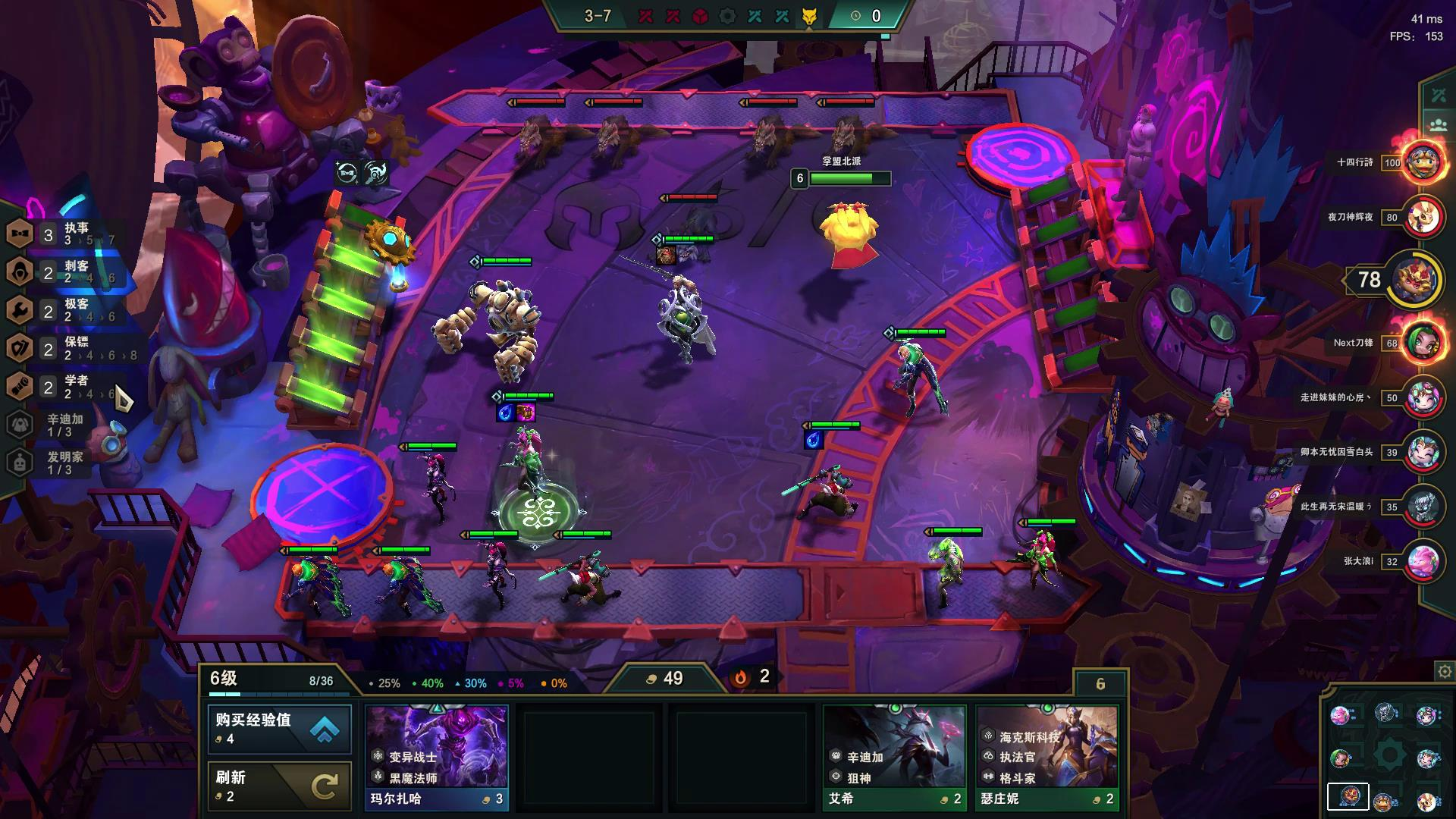
Task: Refresh the shop with the 刷新 button
Action: [279, 786]
